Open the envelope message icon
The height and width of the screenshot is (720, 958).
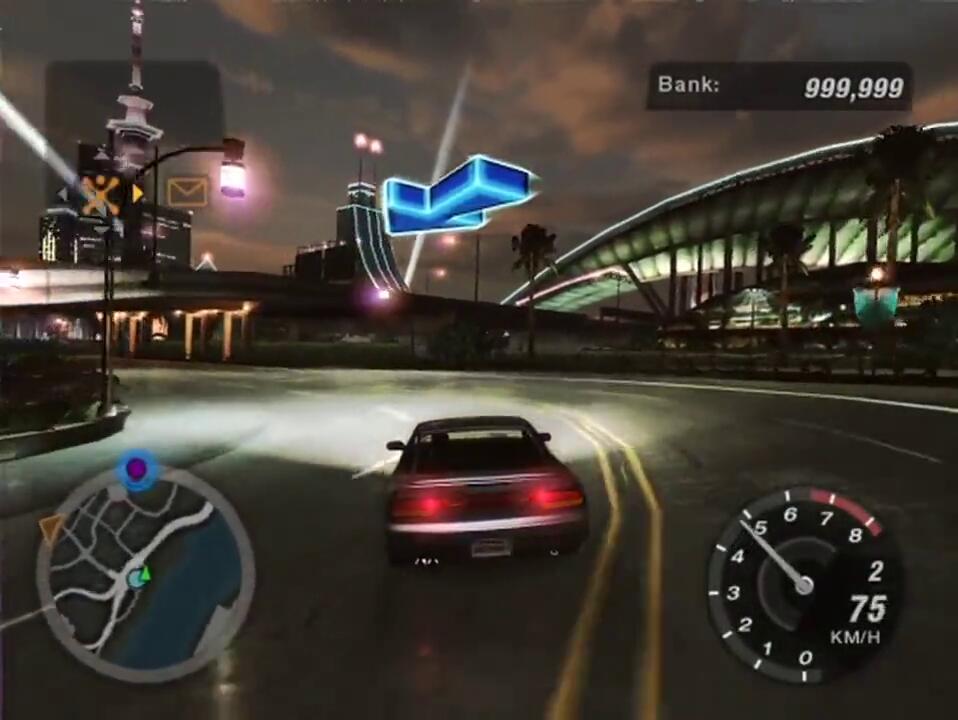(x=187, y=190)
